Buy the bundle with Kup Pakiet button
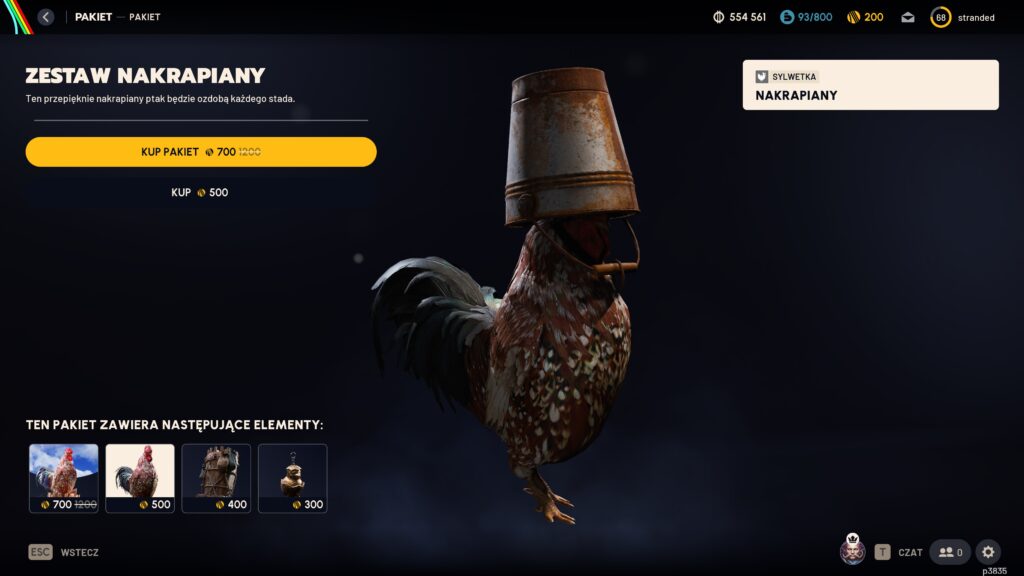Screen dimensions: 1024x576 click(201, 152)
